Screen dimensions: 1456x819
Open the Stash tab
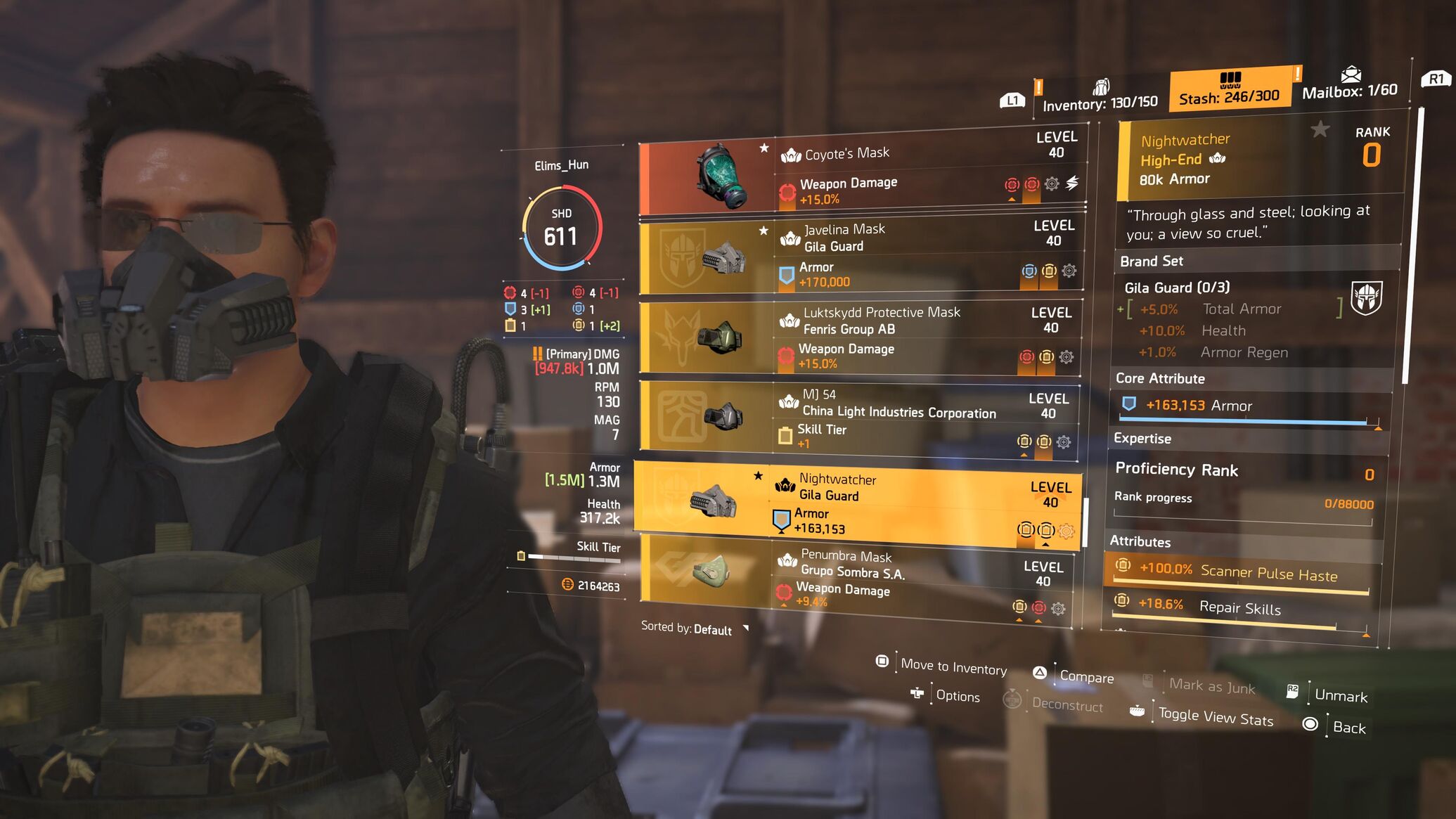point(1229,96)
